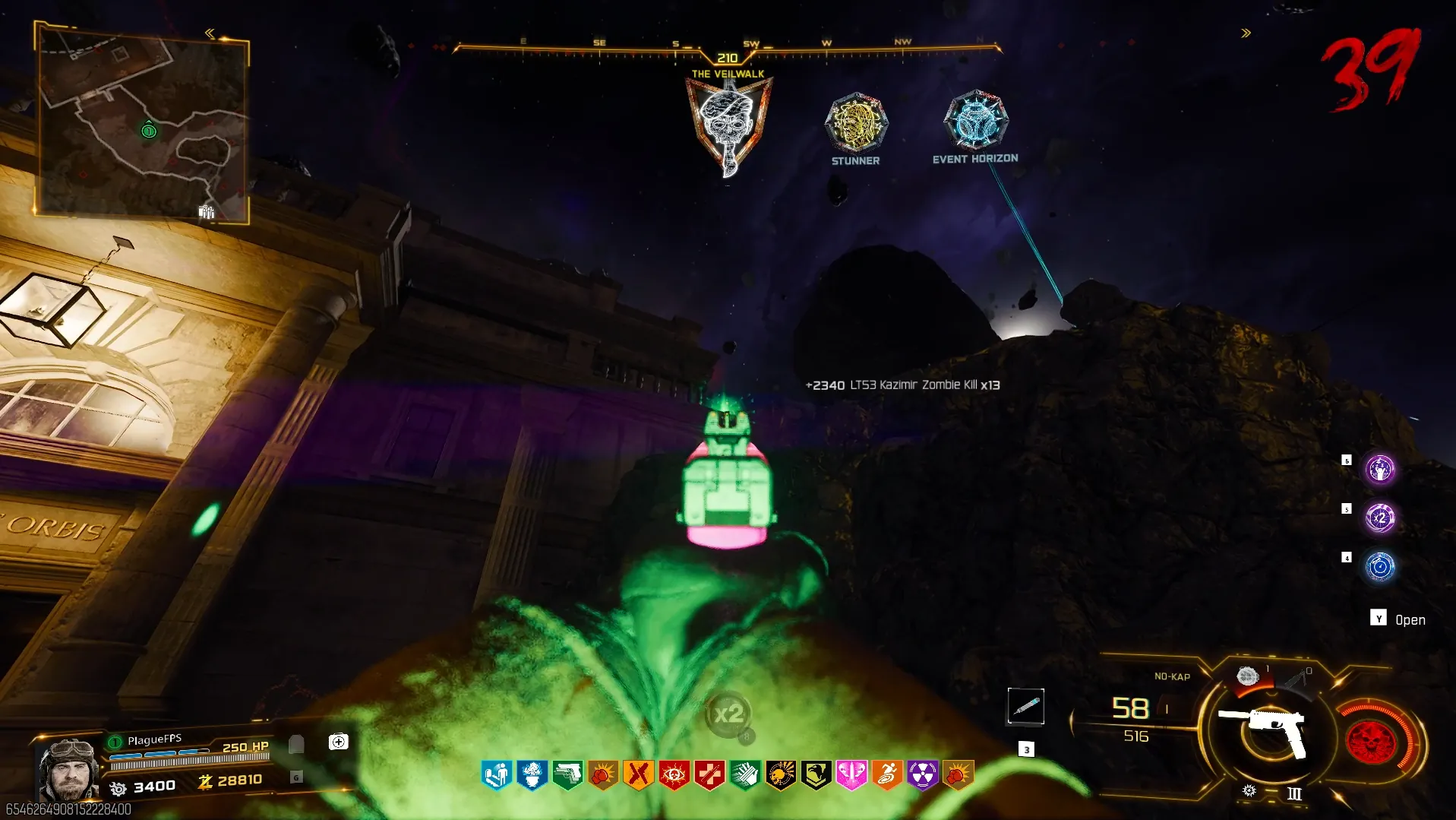
Task: Click the minimap in the corner
Action: click(141, 122)
